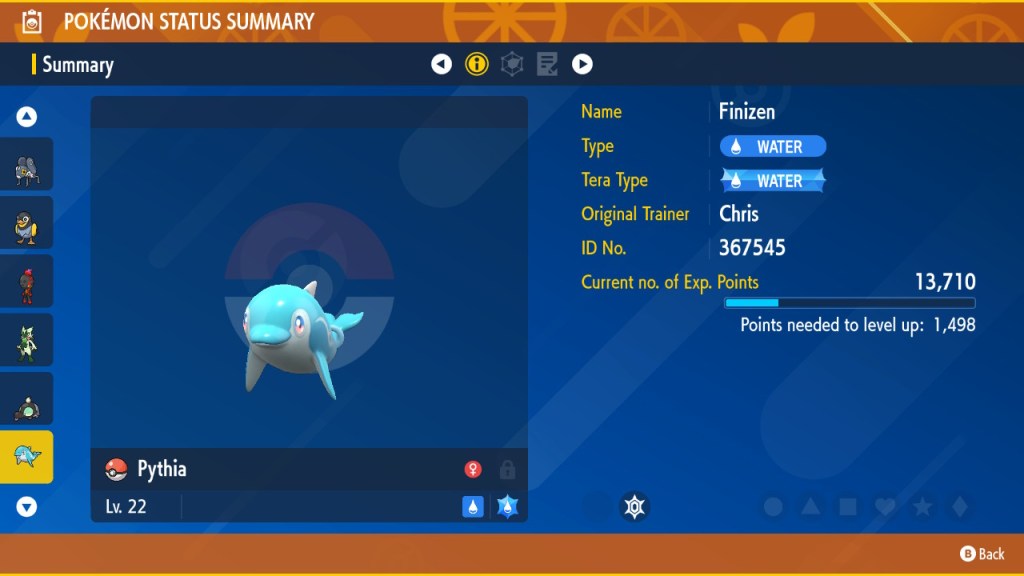This screenshot has width=1024, height=576.
Task: Open the memo notes tab
Action: pyautogui.click(x=547, y=65)
